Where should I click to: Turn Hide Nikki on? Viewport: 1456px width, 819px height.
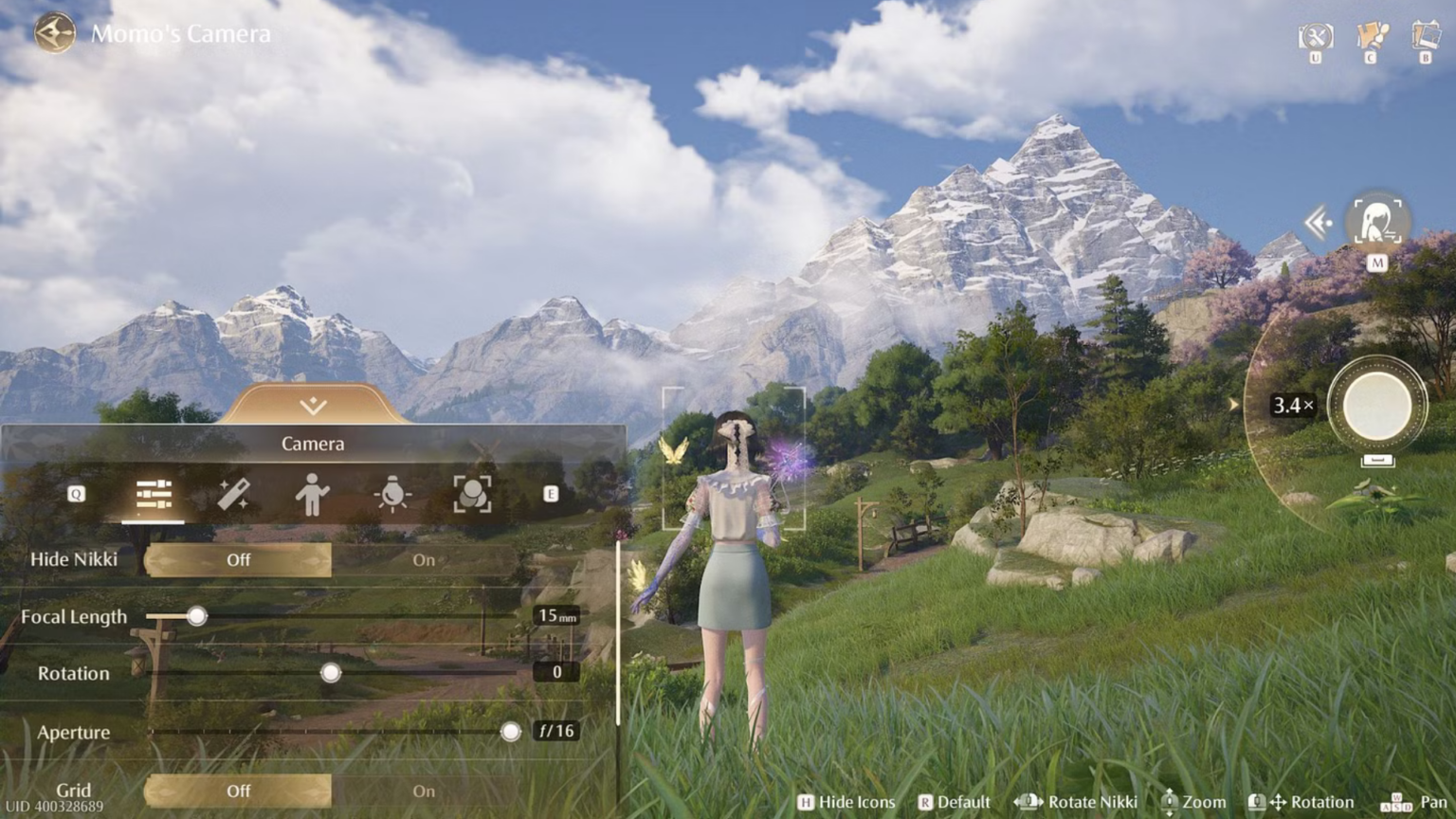pos(423,559)
